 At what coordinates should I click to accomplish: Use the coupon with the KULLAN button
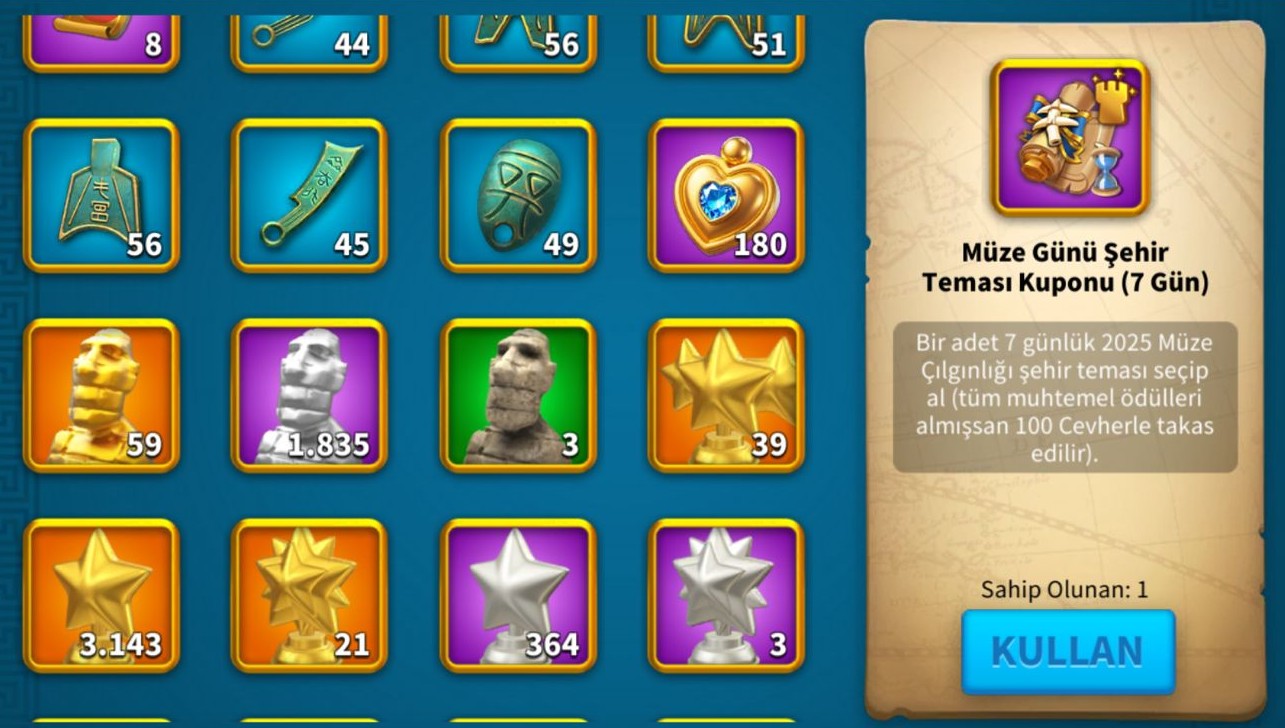click(x=1067, y=651)
